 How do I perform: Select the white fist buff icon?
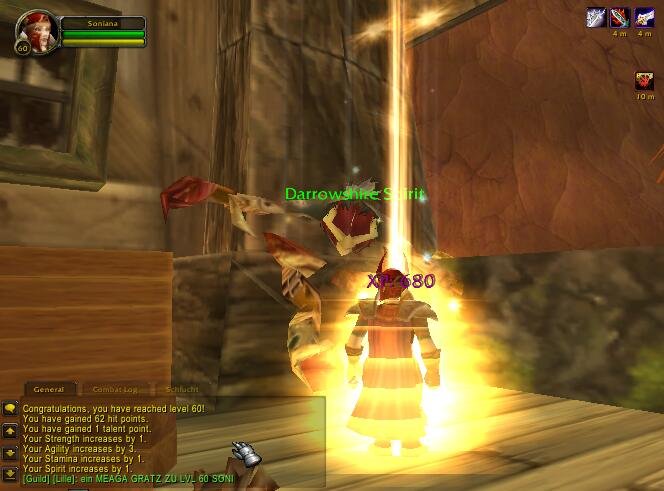tap(644, 17)
